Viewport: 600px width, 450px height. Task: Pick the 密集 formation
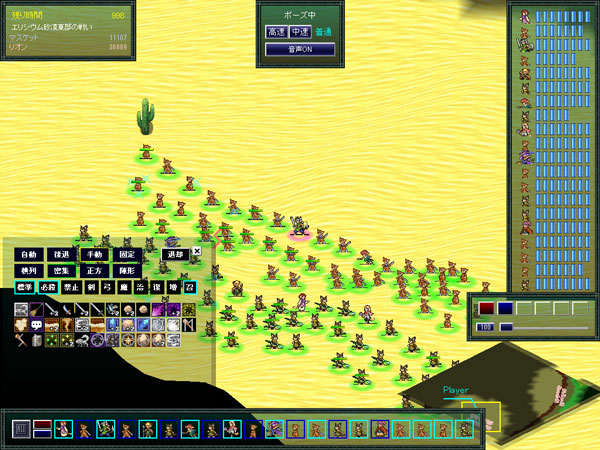(x=62, y=271)
